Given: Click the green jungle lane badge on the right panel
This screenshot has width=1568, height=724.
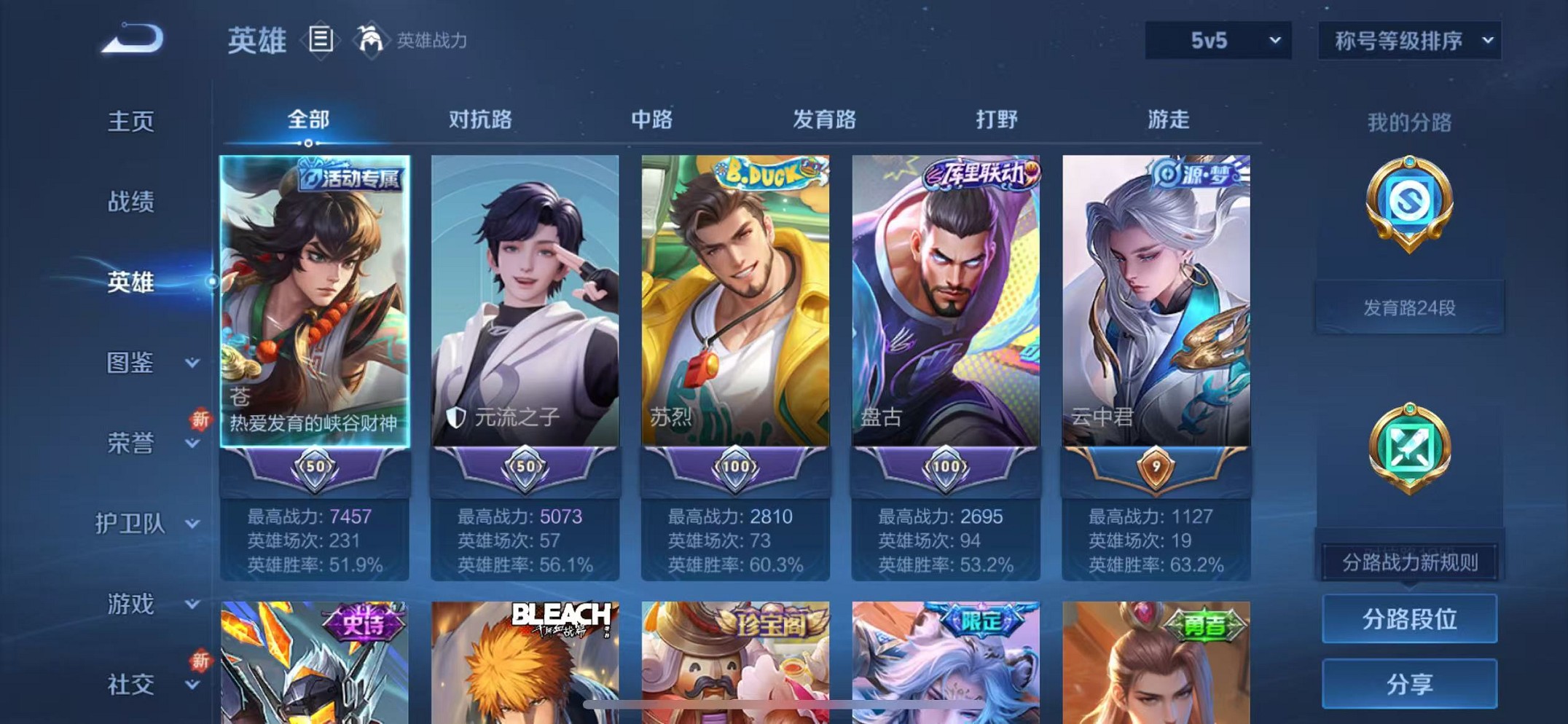Looking at the screenshot, I should pyautogui.click(x=1409, y=446).
